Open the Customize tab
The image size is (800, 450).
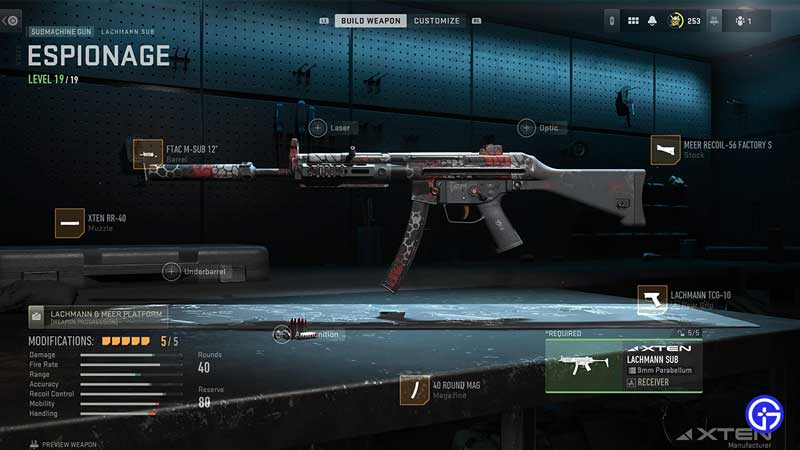437,20
